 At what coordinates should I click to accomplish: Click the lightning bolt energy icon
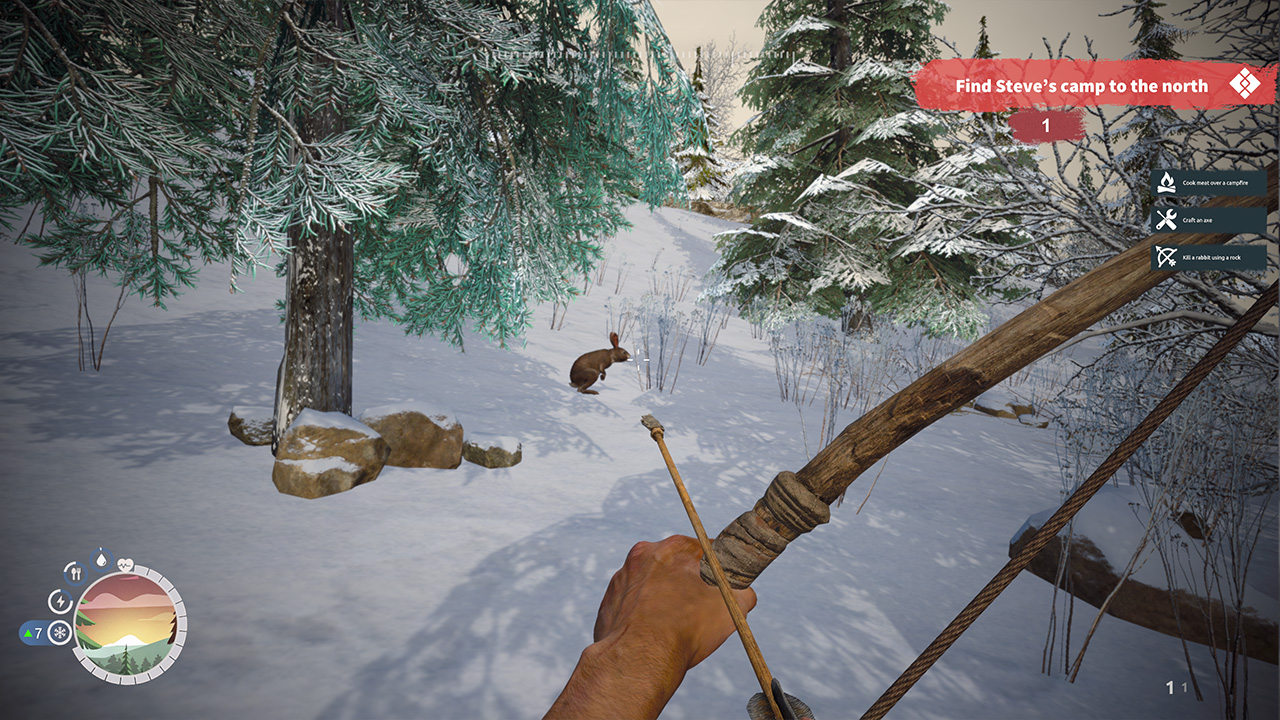click(x=59, y=601)
